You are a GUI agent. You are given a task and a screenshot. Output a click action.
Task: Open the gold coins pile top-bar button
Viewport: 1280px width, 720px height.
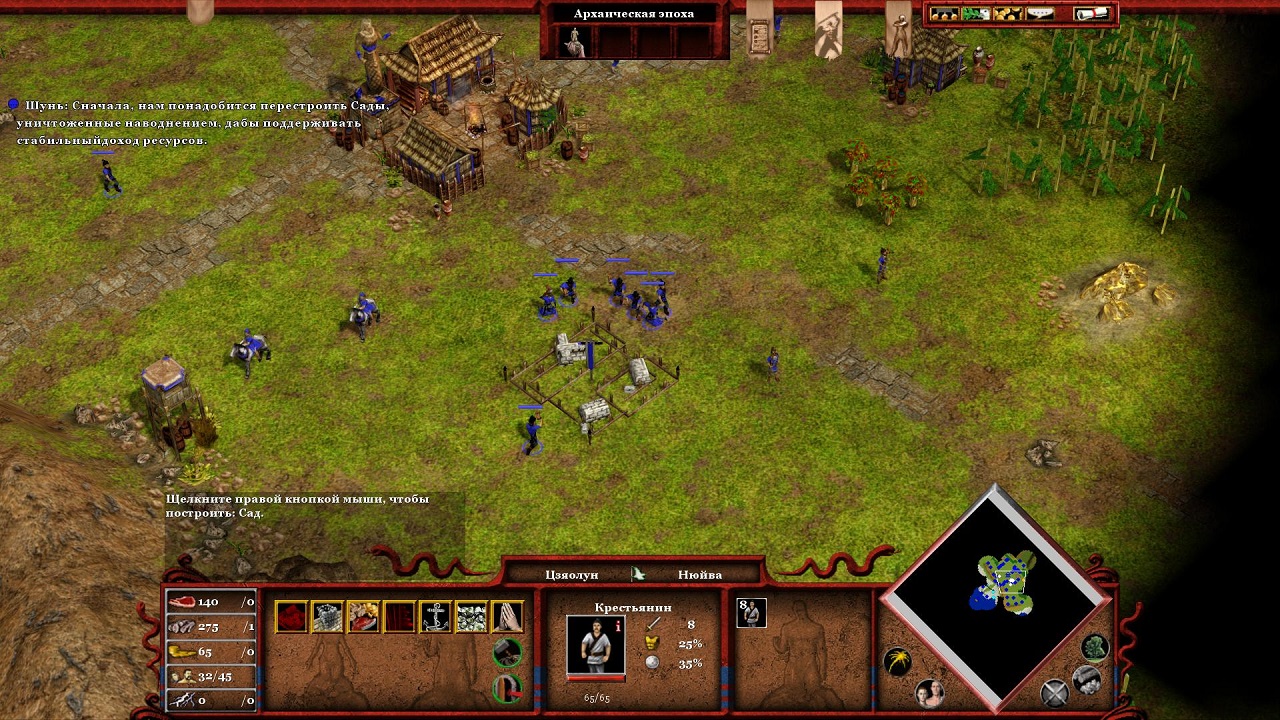click(x=1007, y=14)
